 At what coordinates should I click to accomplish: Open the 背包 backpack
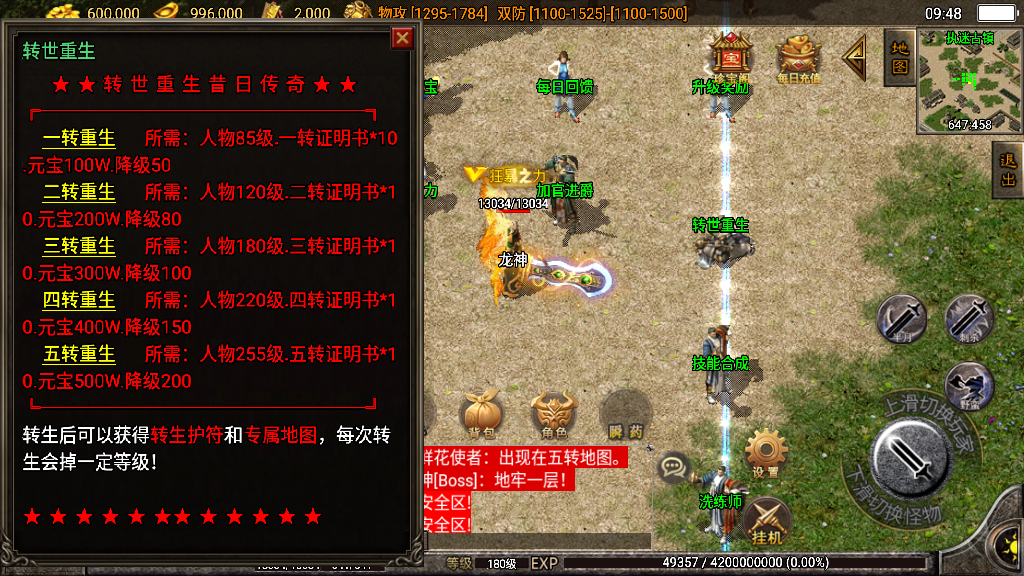(x=480, y=414)
